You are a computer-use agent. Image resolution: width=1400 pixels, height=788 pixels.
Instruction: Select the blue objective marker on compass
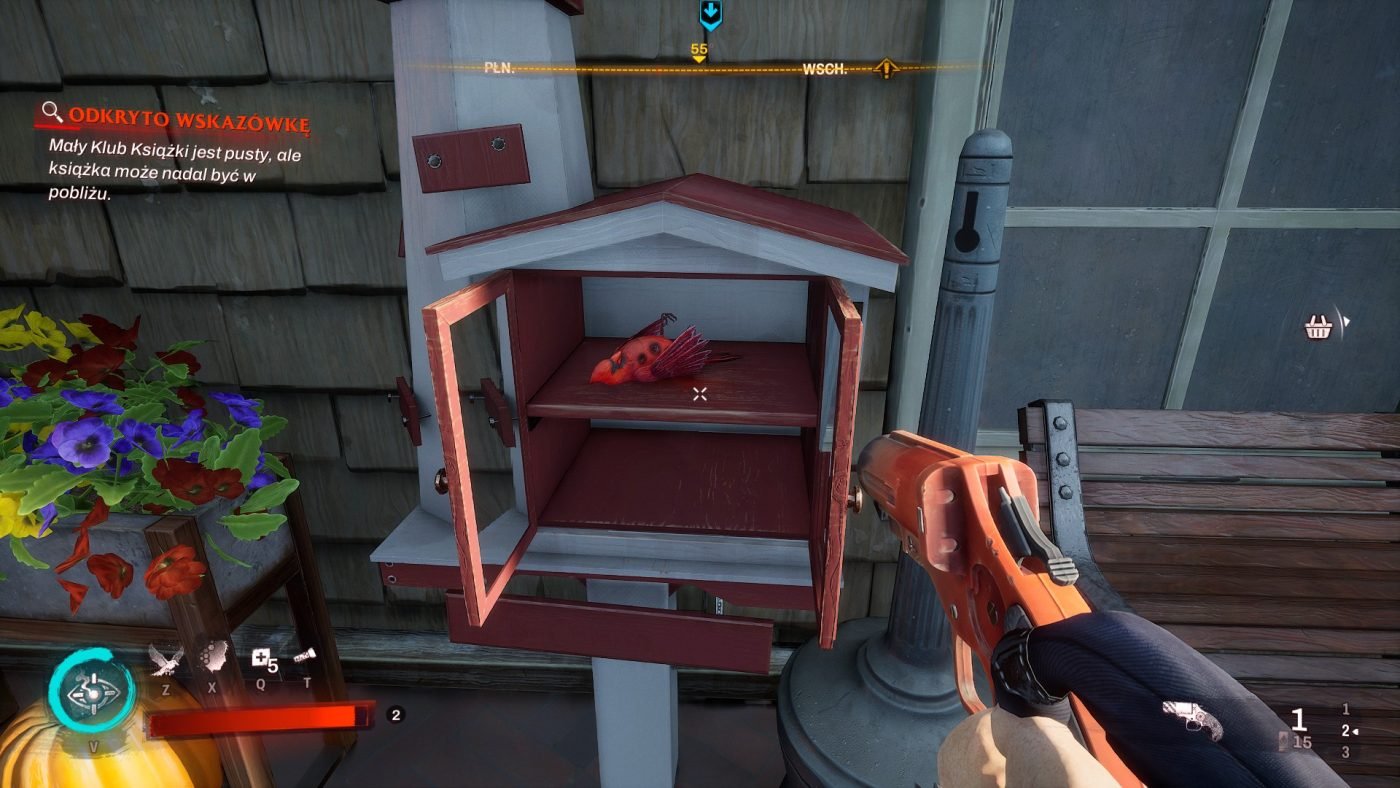point(710,14)
